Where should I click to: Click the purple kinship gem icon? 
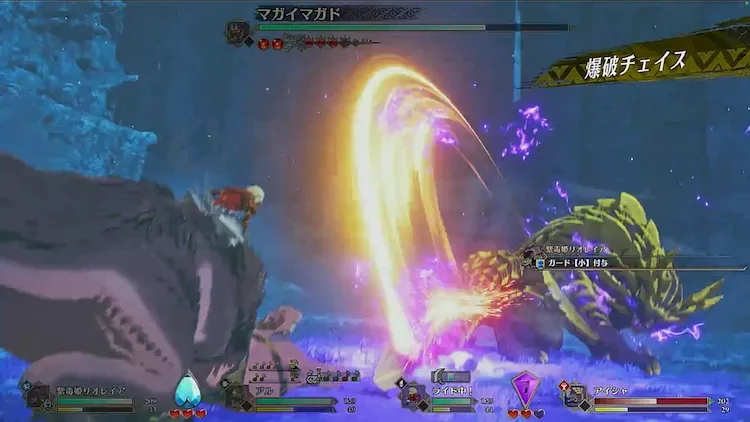(x=525, y=389)
